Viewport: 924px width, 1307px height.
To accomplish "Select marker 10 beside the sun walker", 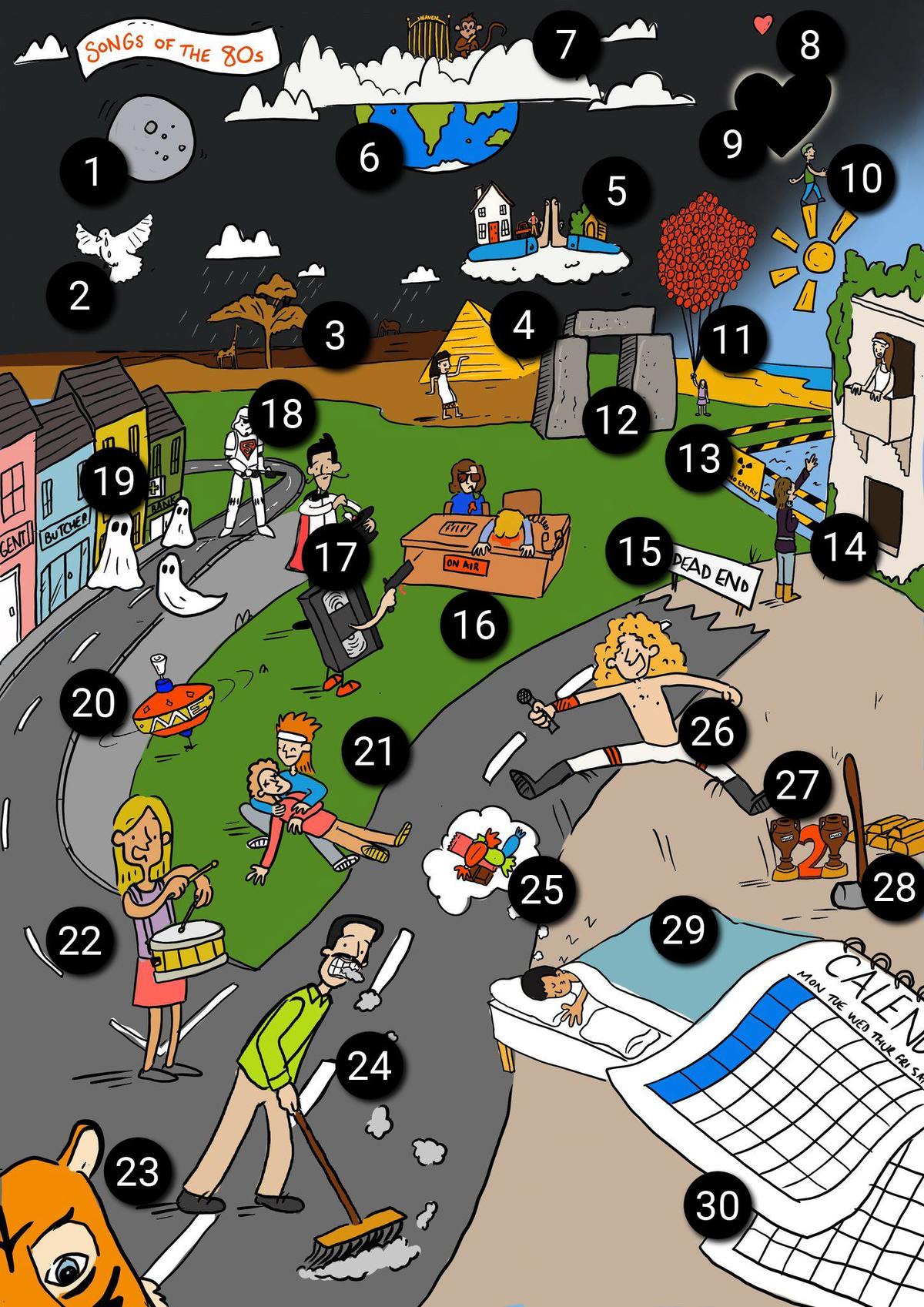I will [861, 179].
